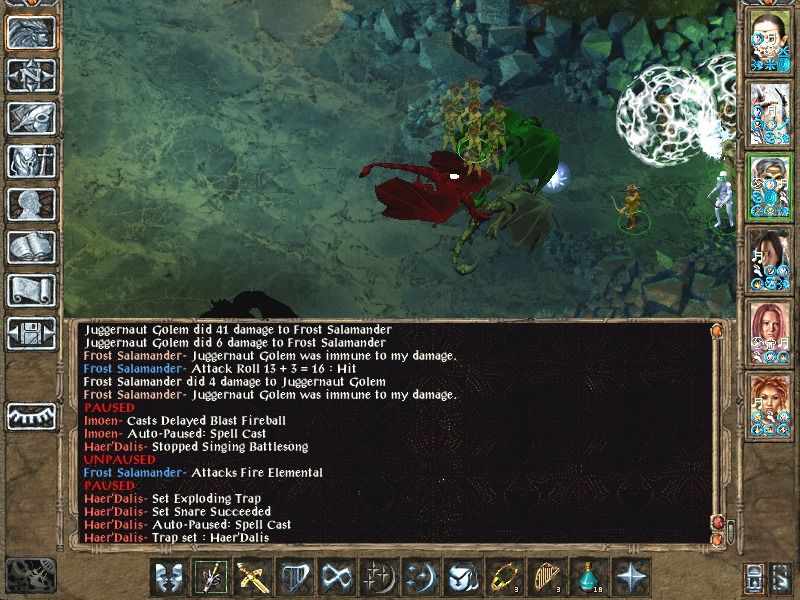Rest the party with the closed eye button
The width and height of the screenshot is (800, 600).
pos(30,416)
